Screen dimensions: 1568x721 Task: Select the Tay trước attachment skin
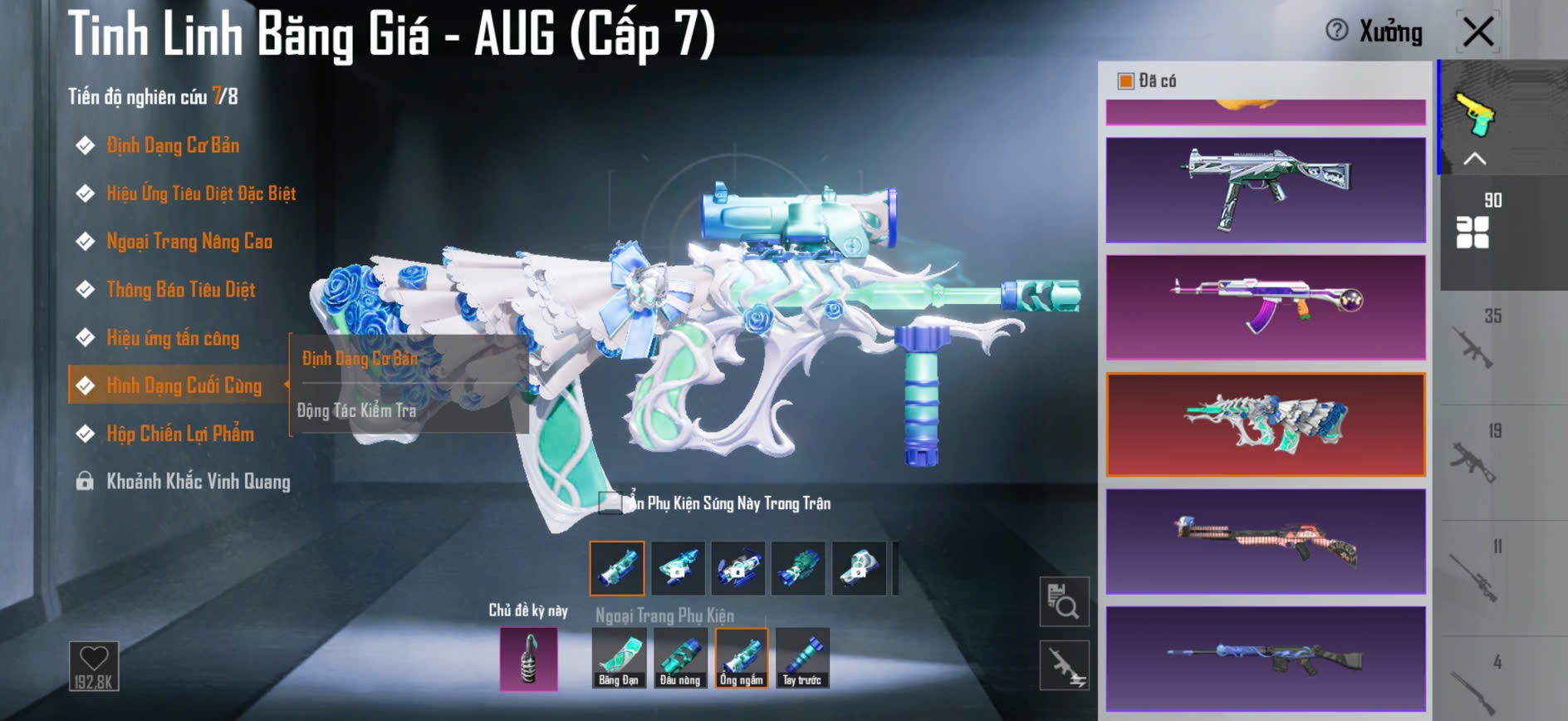pos(802,658)
